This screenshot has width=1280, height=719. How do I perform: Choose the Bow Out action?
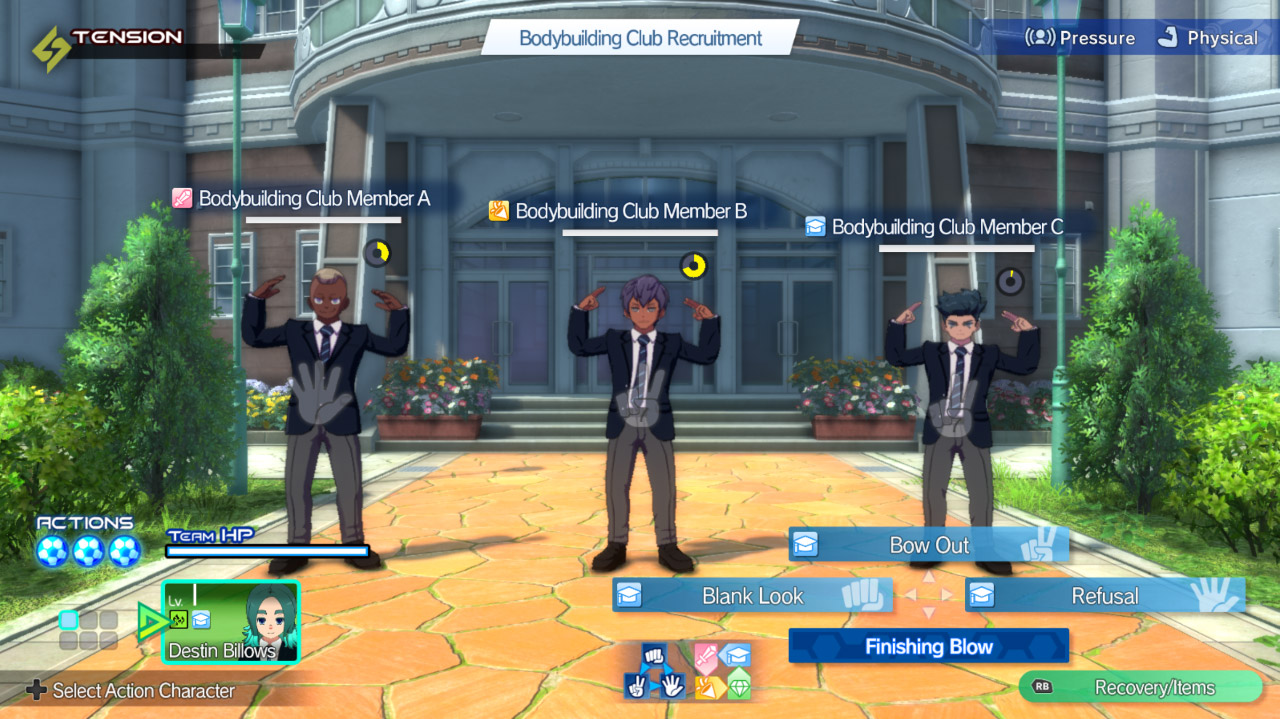click(928, 545)
